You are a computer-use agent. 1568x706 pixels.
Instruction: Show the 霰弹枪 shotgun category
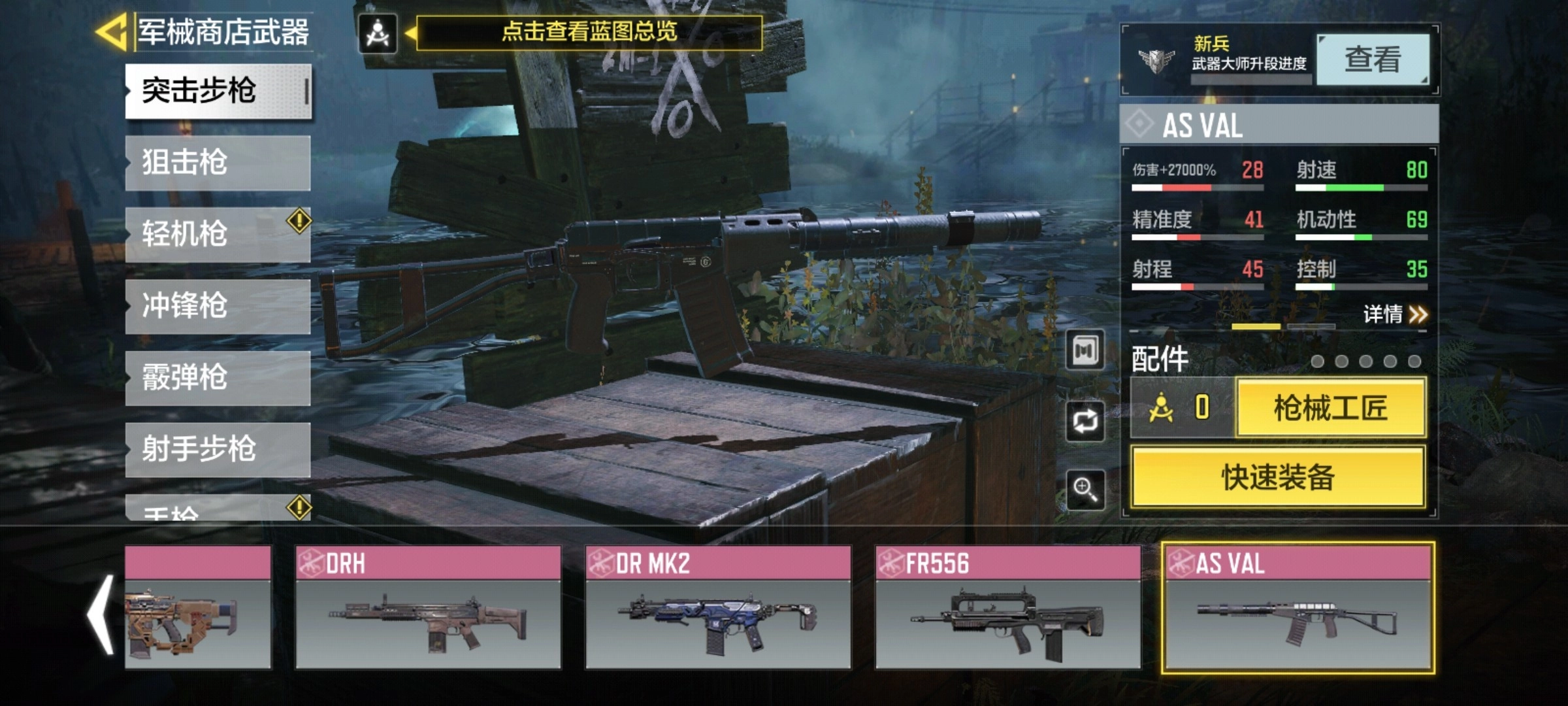point(218,378)
